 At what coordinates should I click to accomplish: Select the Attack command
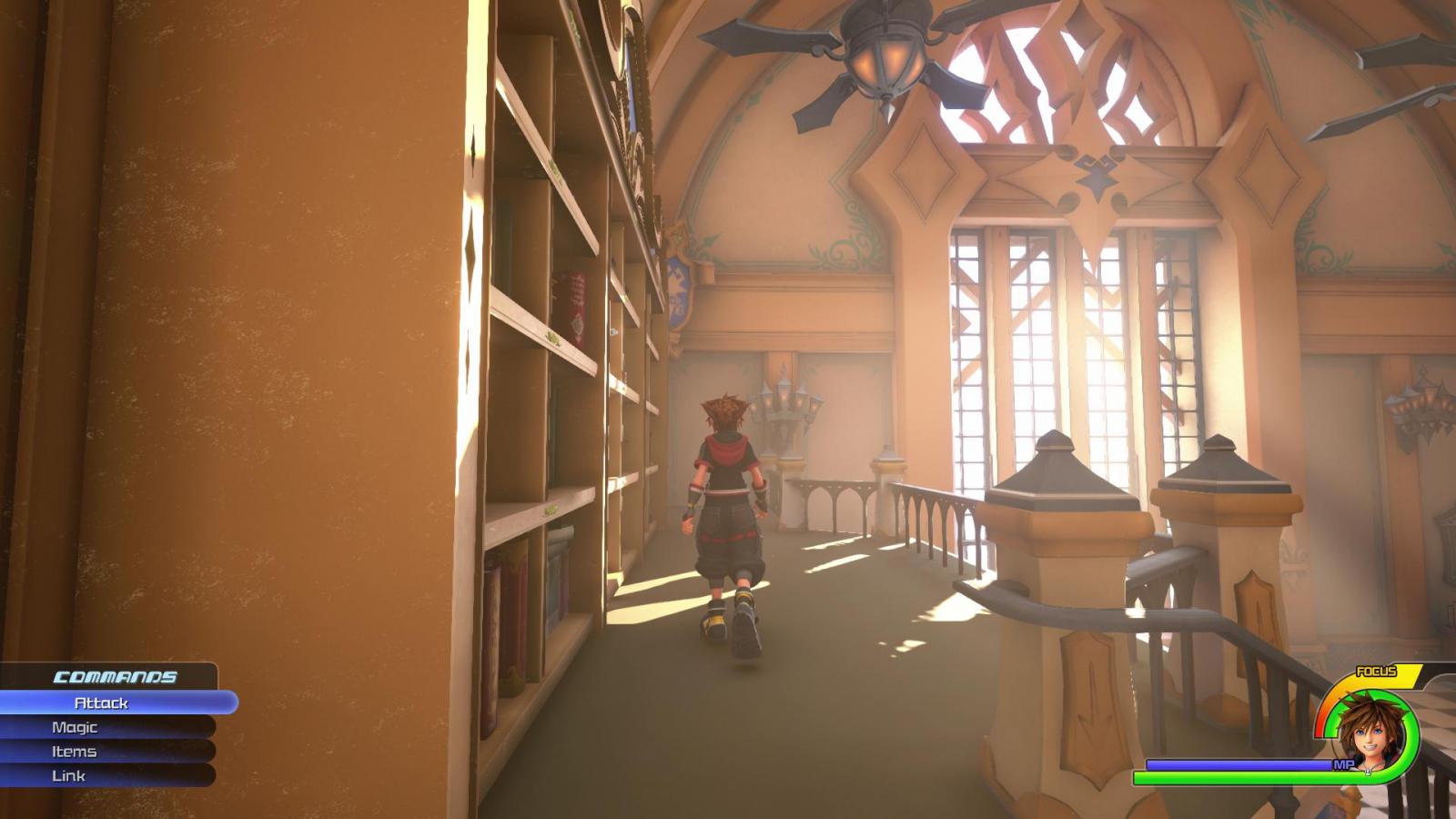102,703
